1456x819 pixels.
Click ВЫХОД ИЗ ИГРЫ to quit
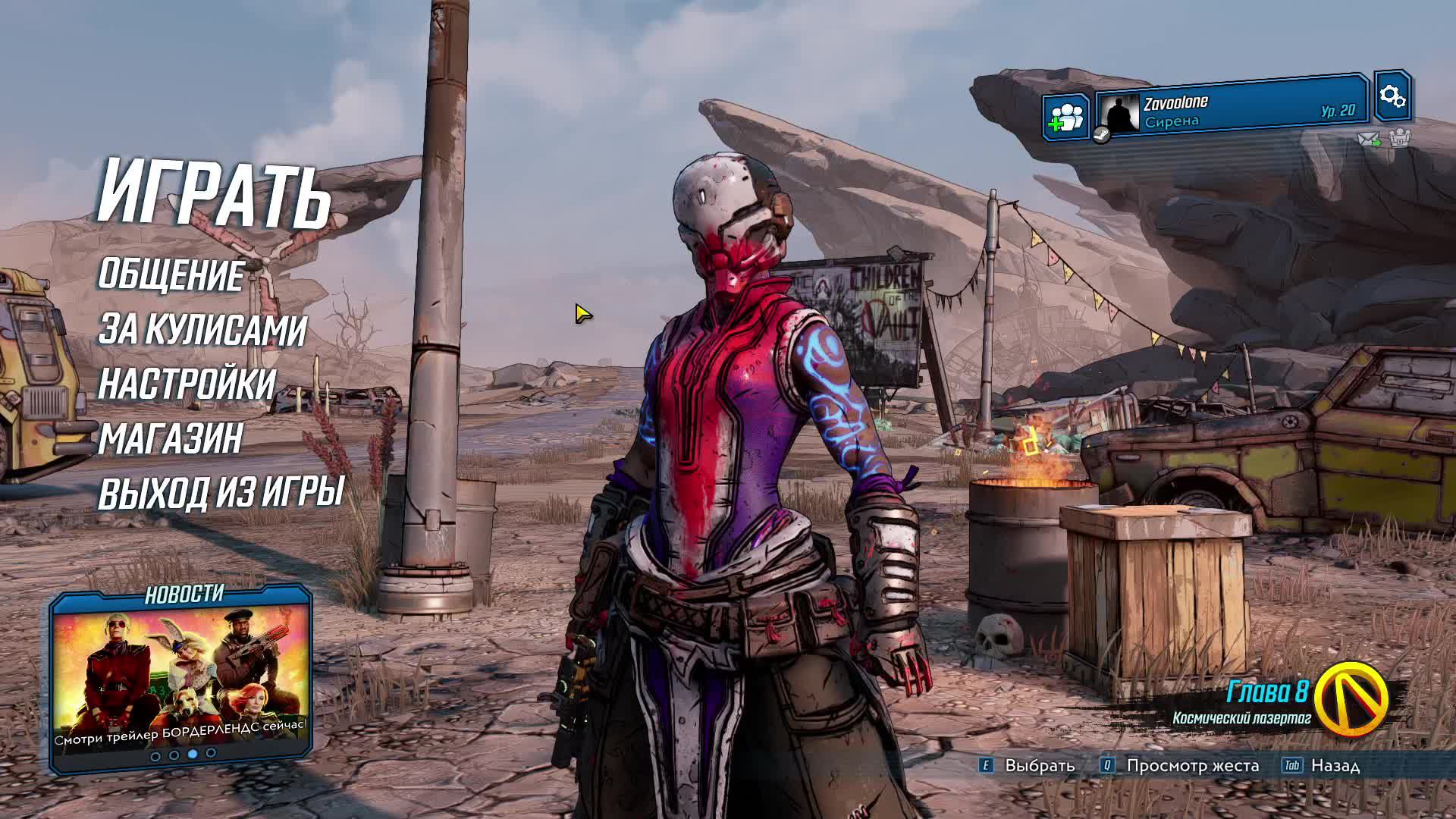tap(221, 493)
